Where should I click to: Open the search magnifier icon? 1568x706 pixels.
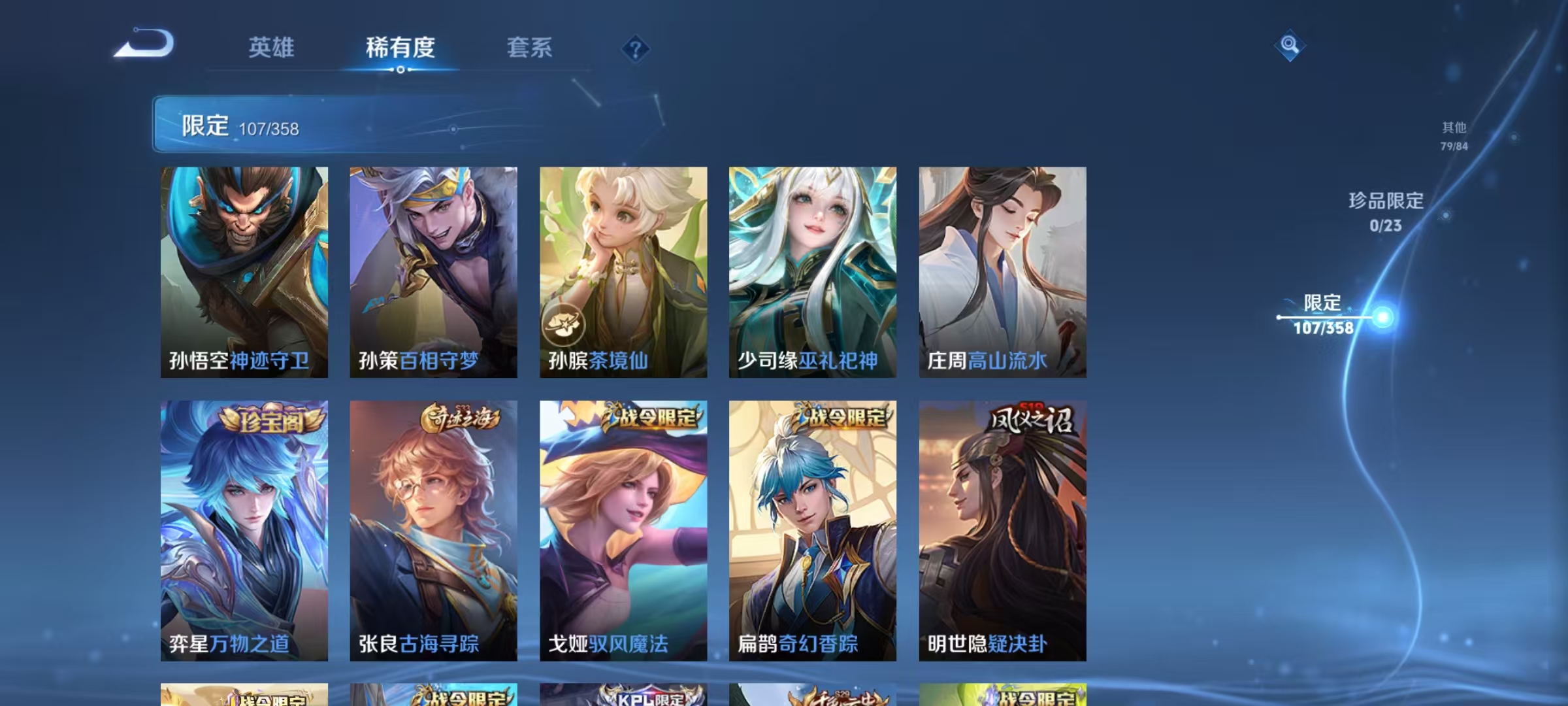tap(1290, 46)
